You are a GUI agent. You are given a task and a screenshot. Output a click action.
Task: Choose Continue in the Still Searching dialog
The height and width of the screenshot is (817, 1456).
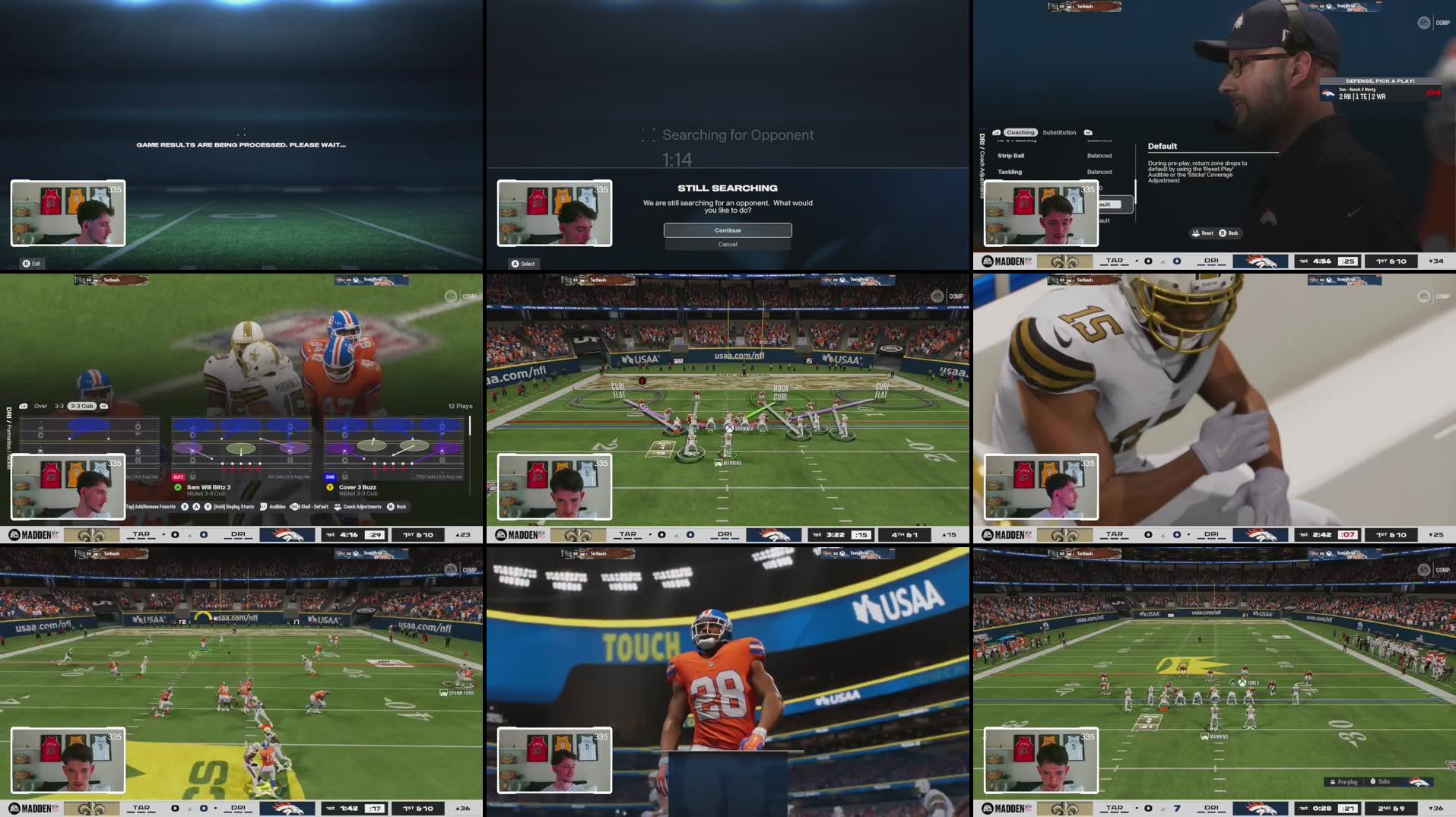click(728, 230)
